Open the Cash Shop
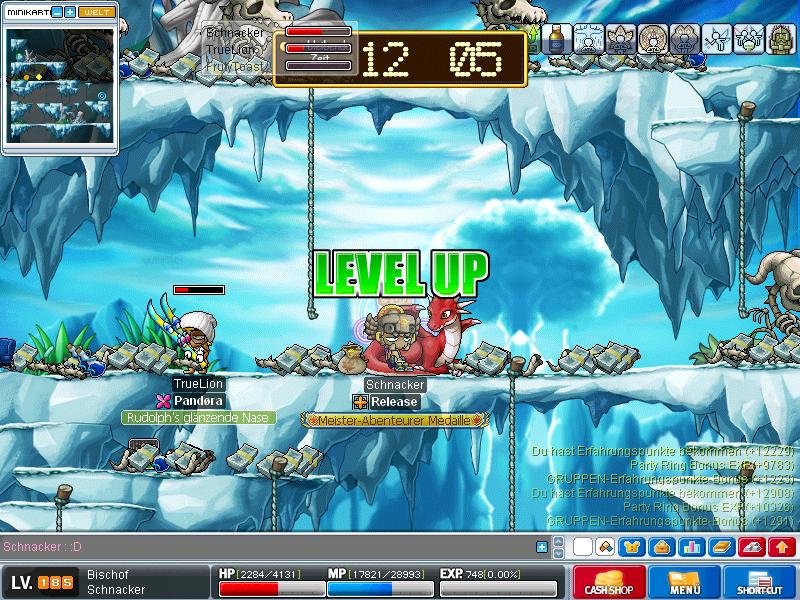Image resolution: width=800 pixels, height=600 pixels. click(x=608, y=582)
